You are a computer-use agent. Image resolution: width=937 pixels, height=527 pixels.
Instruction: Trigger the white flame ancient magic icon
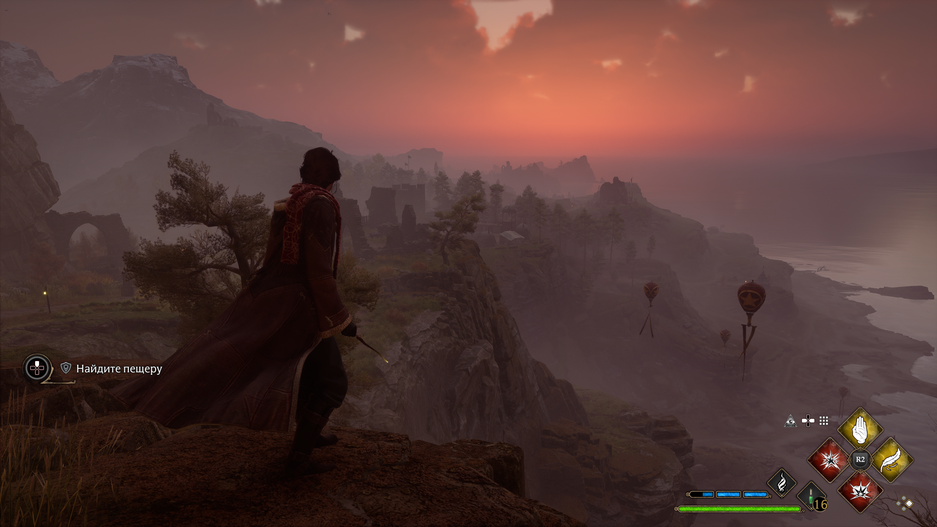point(781,483)
